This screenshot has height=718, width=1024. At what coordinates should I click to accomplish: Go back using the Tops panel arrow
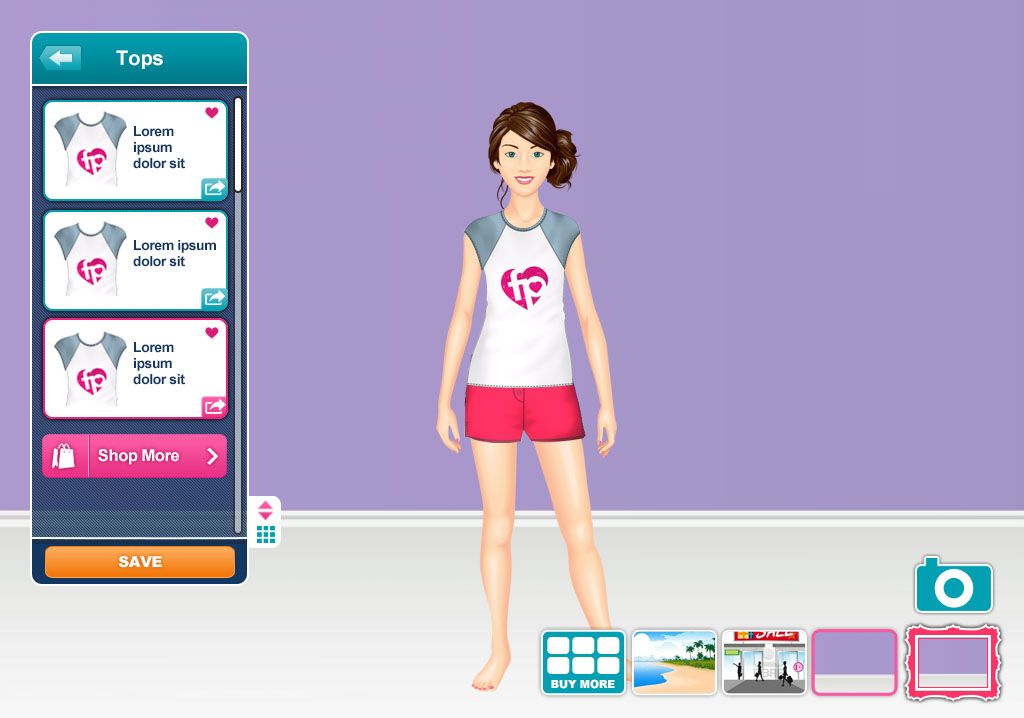61,58
